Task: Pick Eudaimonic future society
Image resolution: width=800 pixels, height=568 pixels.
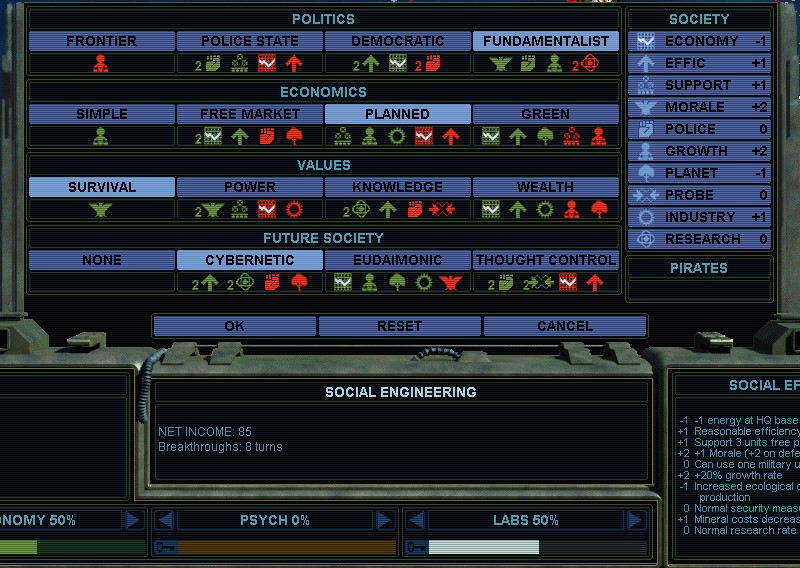Action: tap(398, 260)
